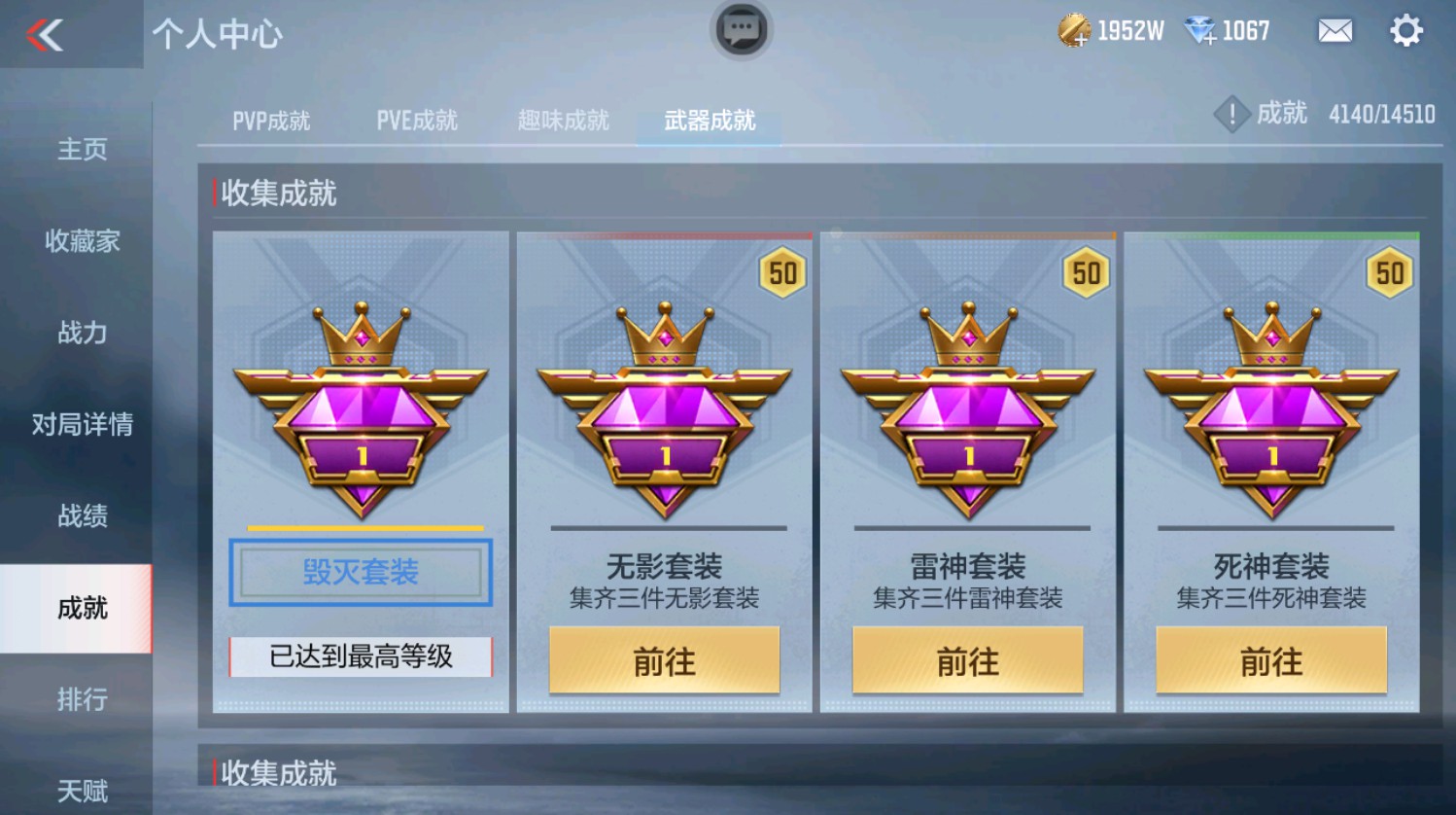This screenshot has width=1456, height=815.
Task: Open the gold coin recharge panel
Action: point(1071,30)
